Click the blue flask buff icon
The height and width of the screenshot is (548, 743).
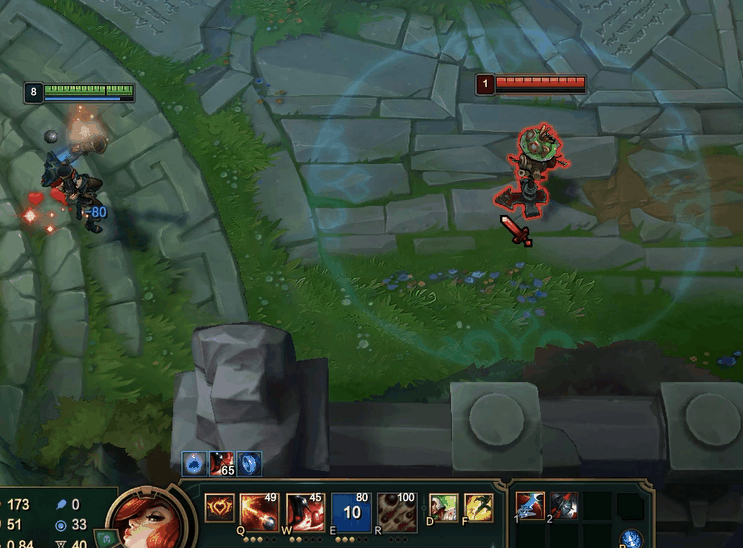pos(194,463)
